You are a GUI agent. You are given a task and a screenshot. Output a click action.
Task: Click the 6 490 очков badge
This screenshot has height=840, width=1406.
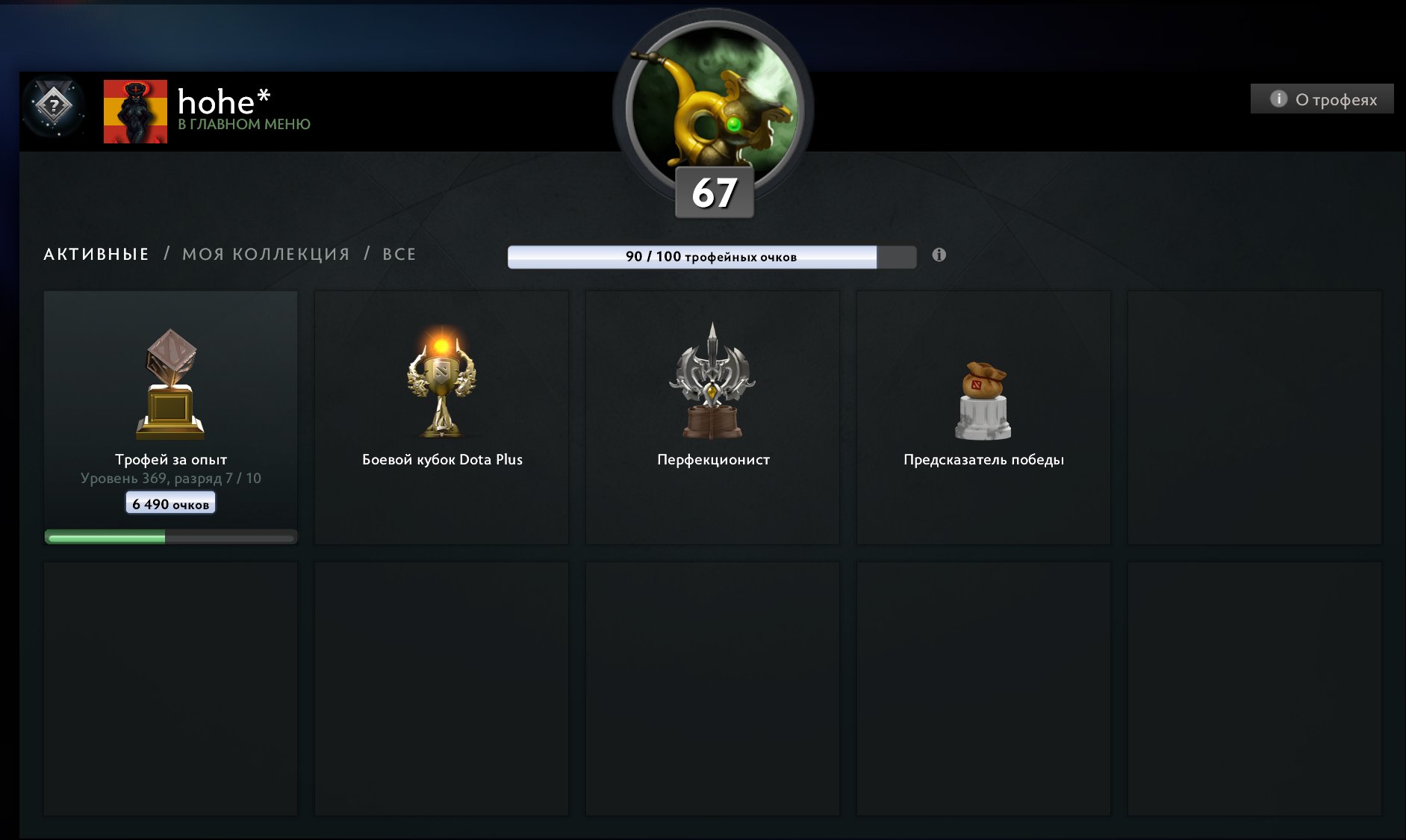[170, 503]
